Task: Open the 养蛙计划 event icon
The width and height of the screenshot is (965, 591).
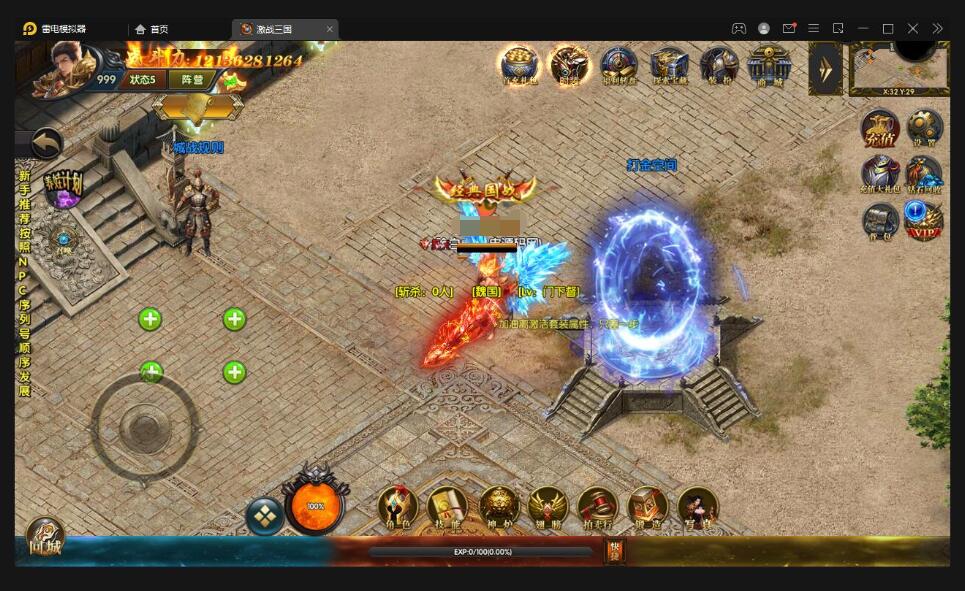Action: [x=63, y=187]
